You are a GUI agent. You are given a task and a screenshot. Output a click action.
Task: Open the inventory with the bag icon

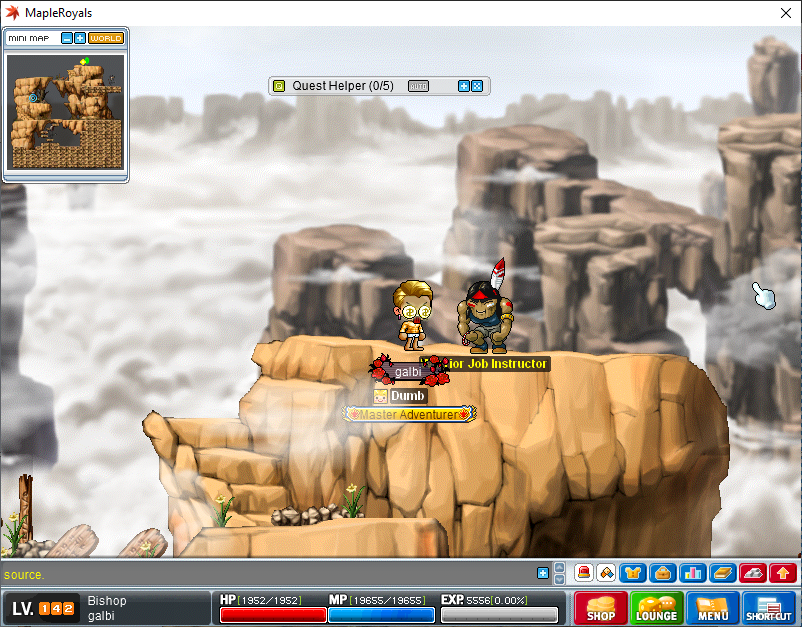tap(661, 573)
